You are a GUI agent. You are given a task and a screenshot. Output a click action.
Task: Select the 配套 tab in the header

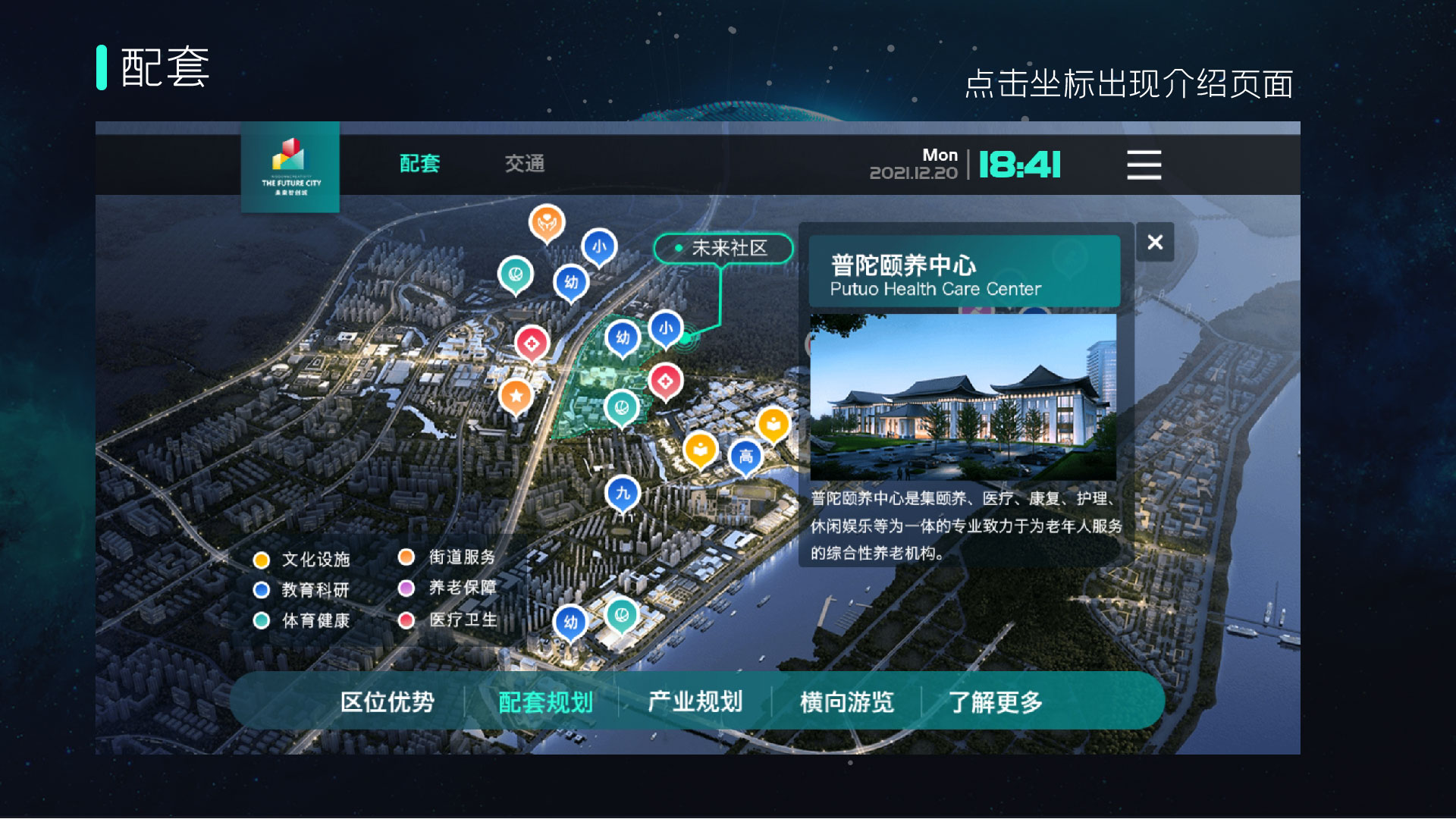(x=420, y=164)
